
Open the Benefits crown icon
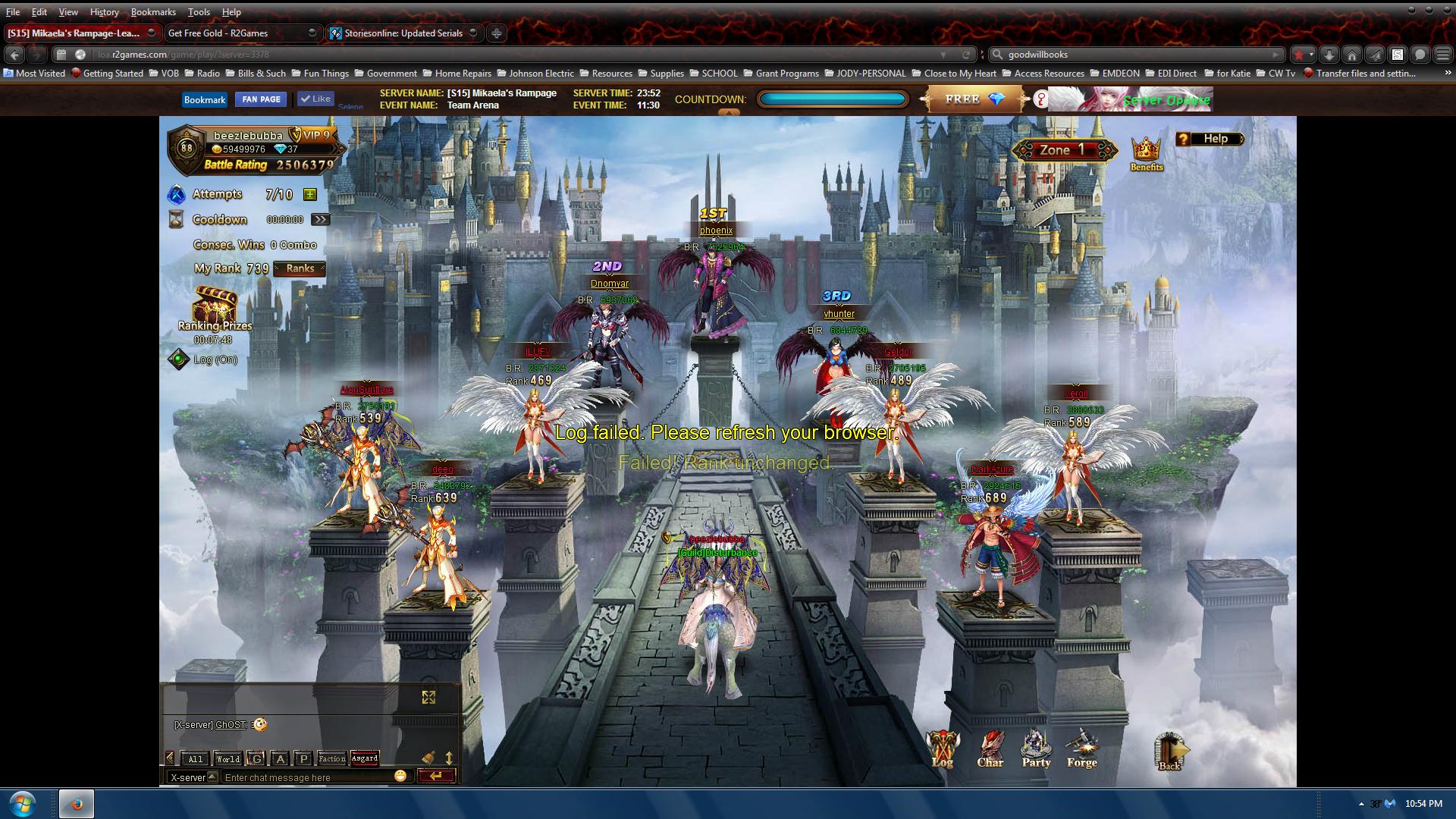tap(1146, 152)
